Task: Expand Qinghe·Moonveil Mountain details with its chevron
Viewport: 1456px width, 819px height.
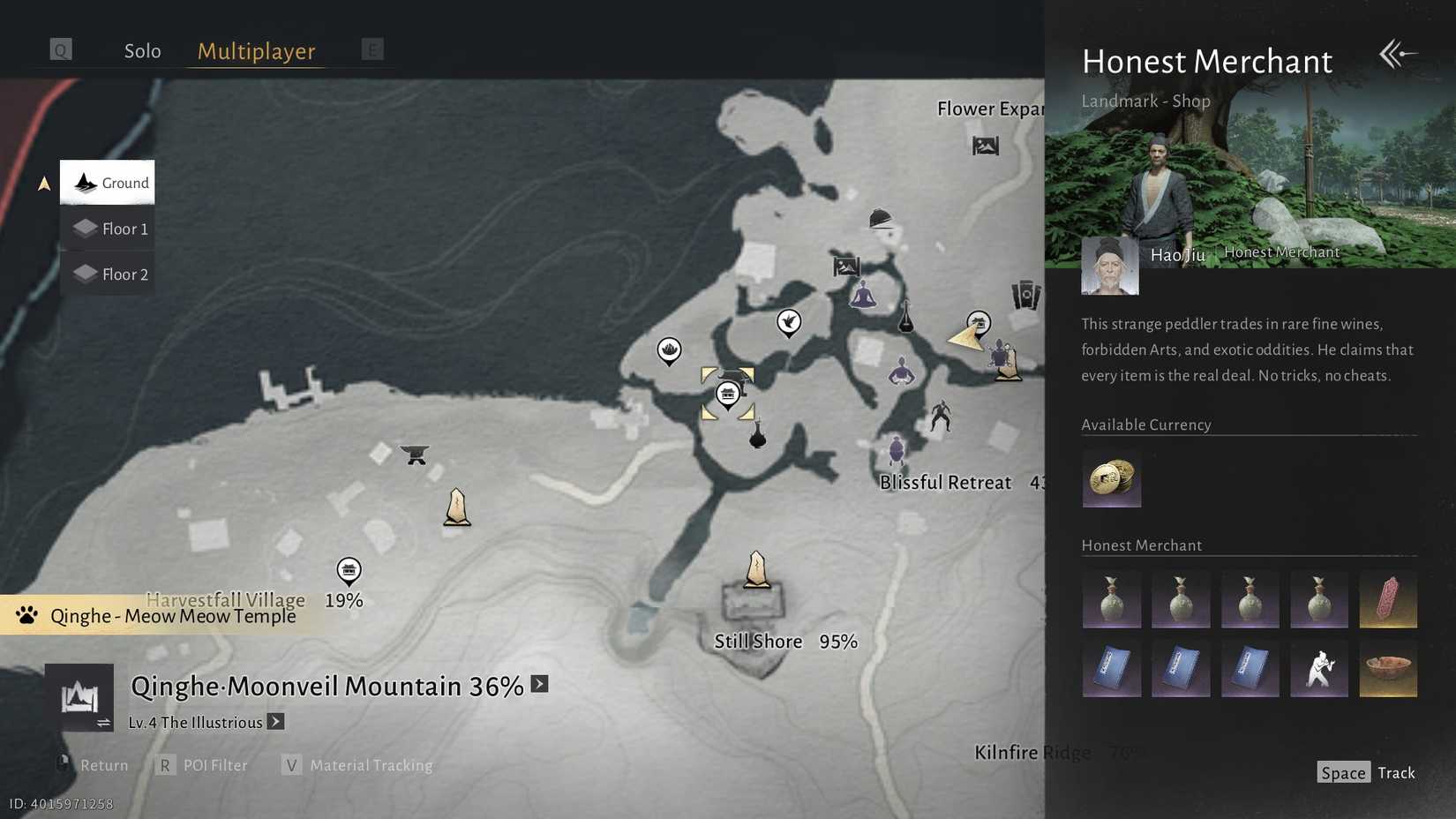Action: coord(539,684)
